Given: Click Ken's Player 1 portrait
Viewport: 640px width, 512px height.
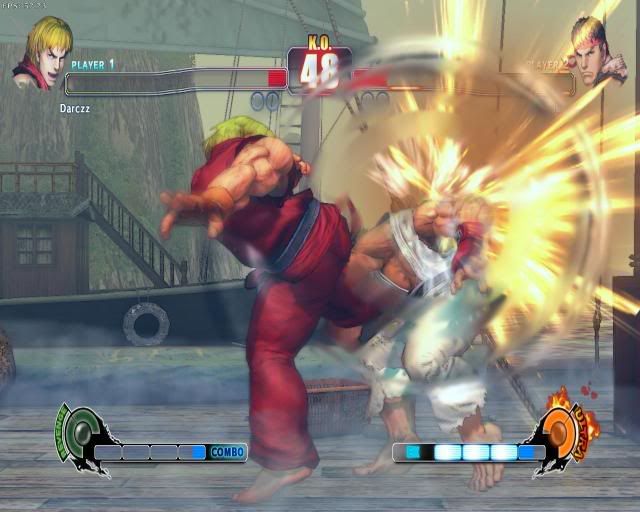Looking at the screenshot, I should [41, 52].
